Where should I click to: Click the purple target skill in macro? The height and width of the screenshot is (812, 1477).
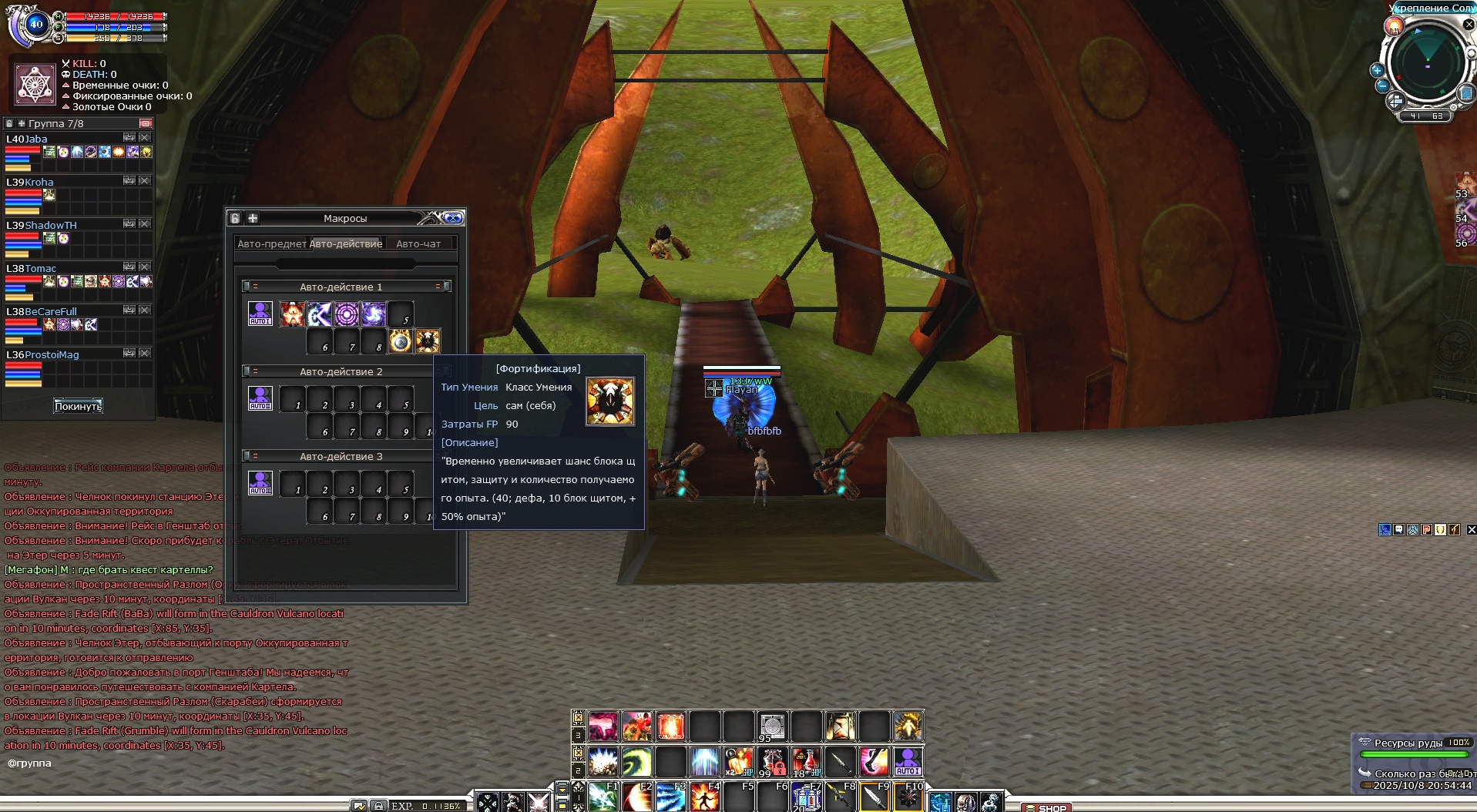346,314
